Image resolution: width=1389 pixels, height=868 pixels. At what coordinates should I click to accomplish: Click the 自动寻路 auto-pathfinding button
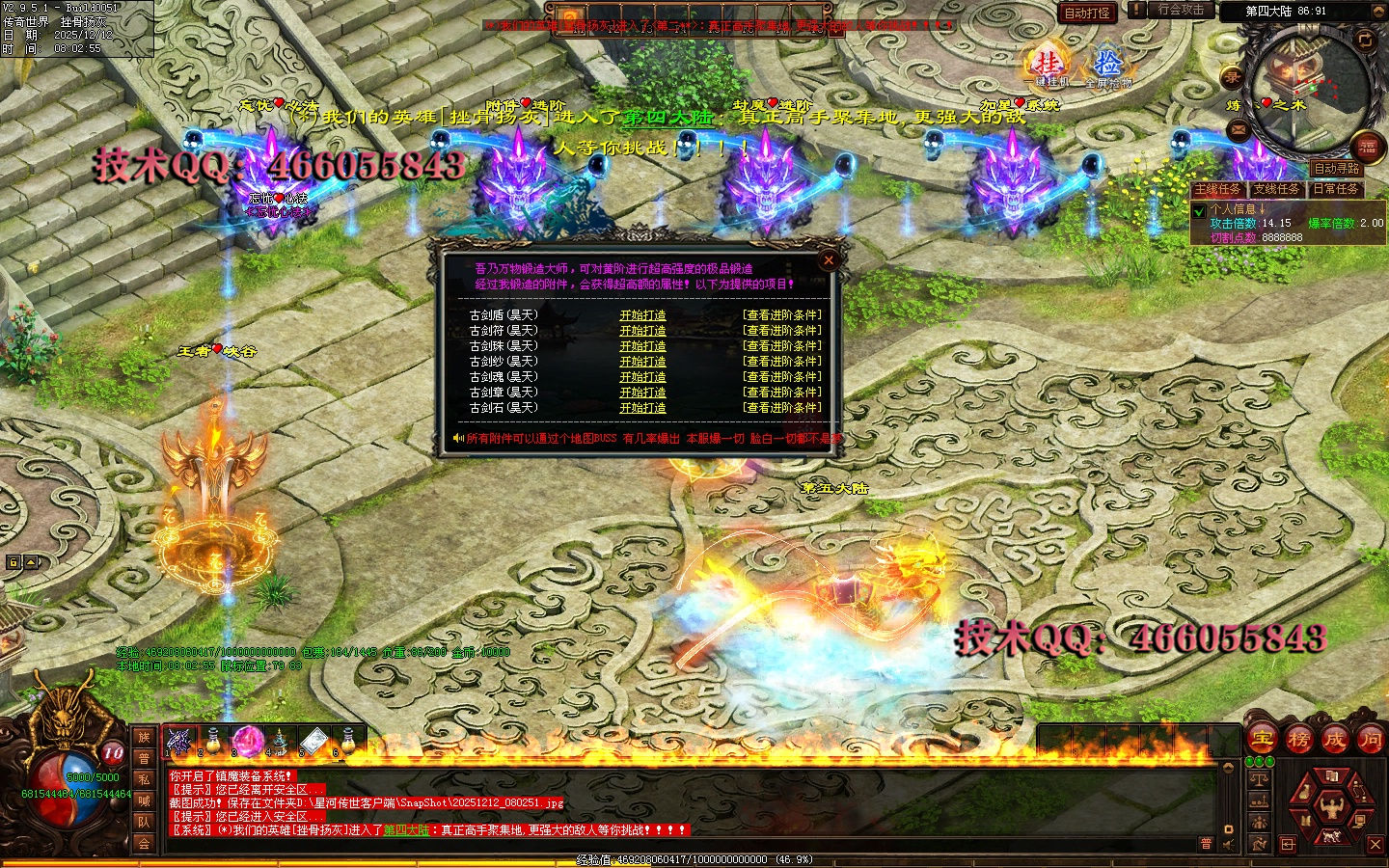[1335, 169]
